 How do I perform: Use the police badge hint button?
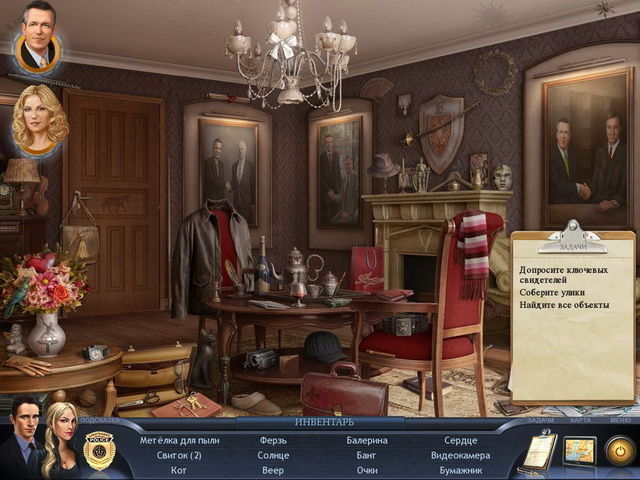(x=98, y=450)
